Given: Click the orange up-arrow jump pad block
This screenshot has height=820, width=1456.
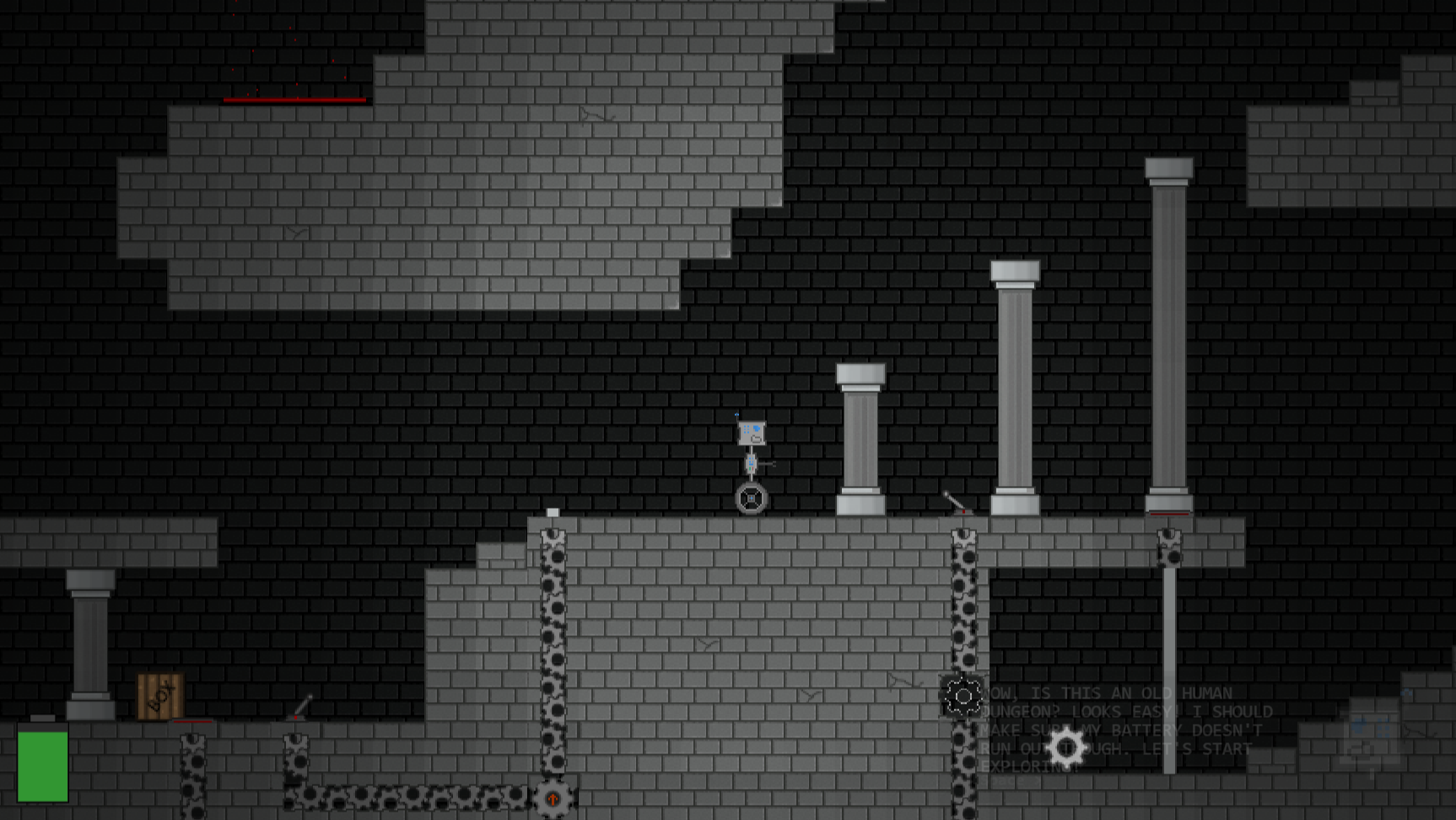Looking at the screenshot, I should (x=554, y=797).
